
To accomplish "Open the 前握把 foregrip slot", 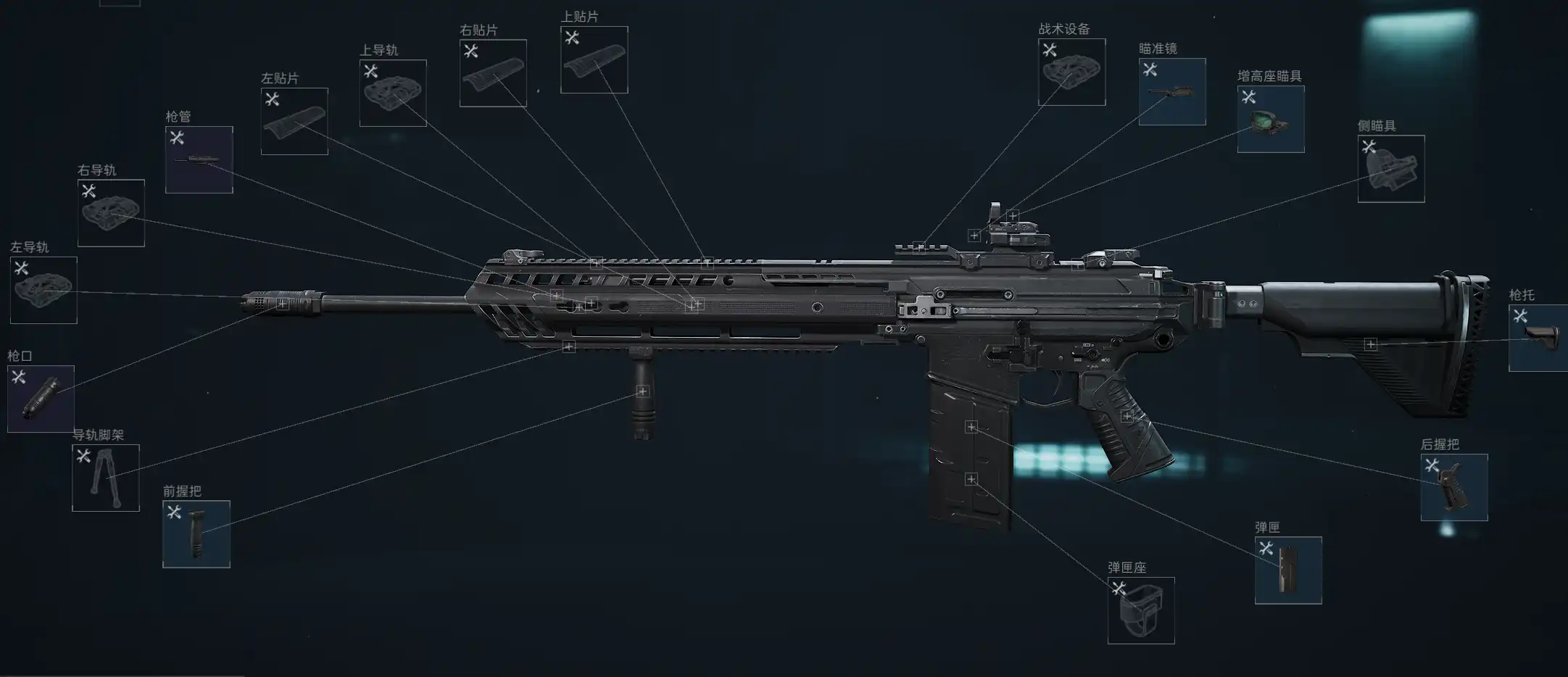I will point(196,533).
